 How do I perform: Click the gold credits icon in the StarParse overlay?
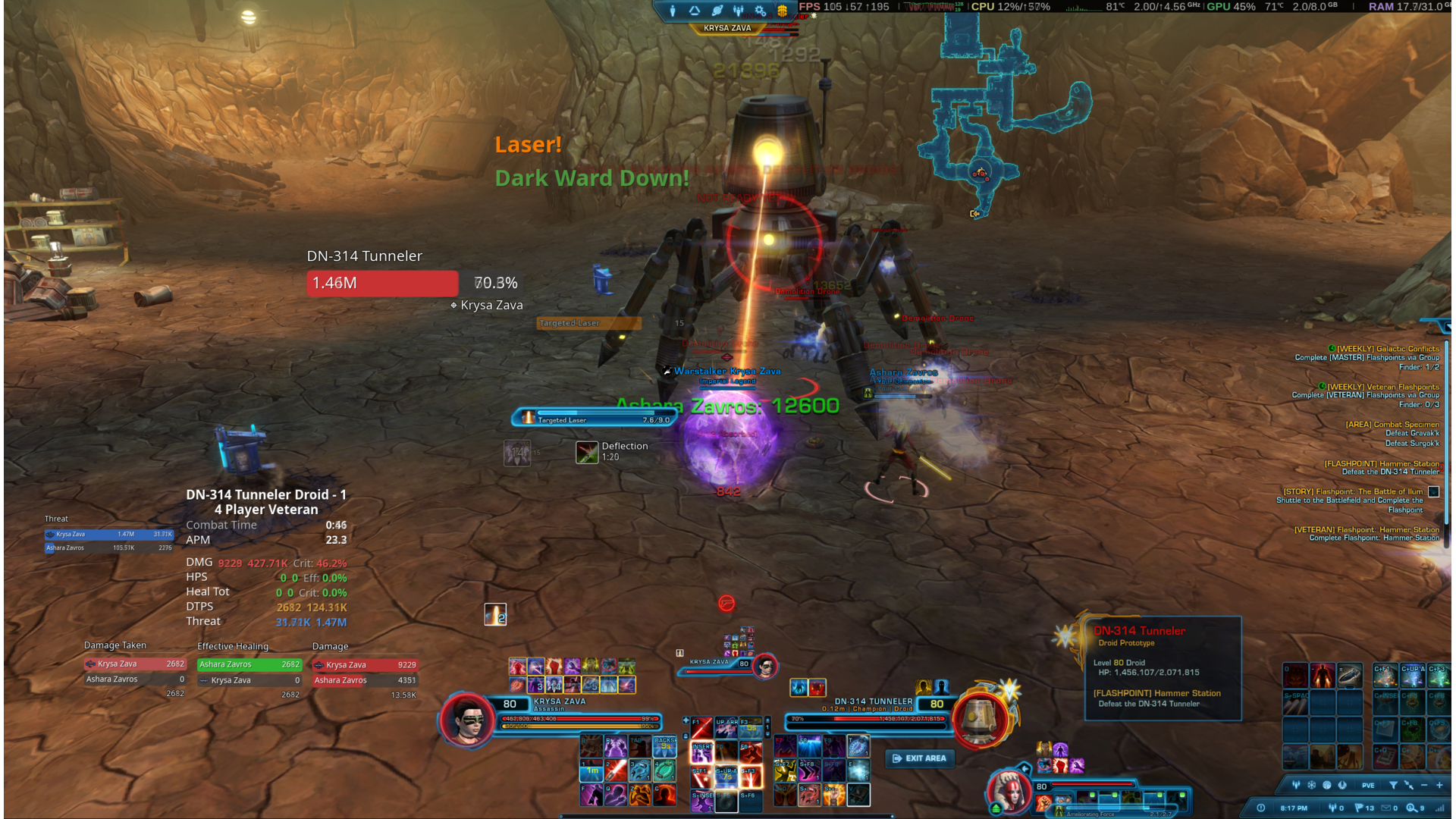[x=783, y=10]
